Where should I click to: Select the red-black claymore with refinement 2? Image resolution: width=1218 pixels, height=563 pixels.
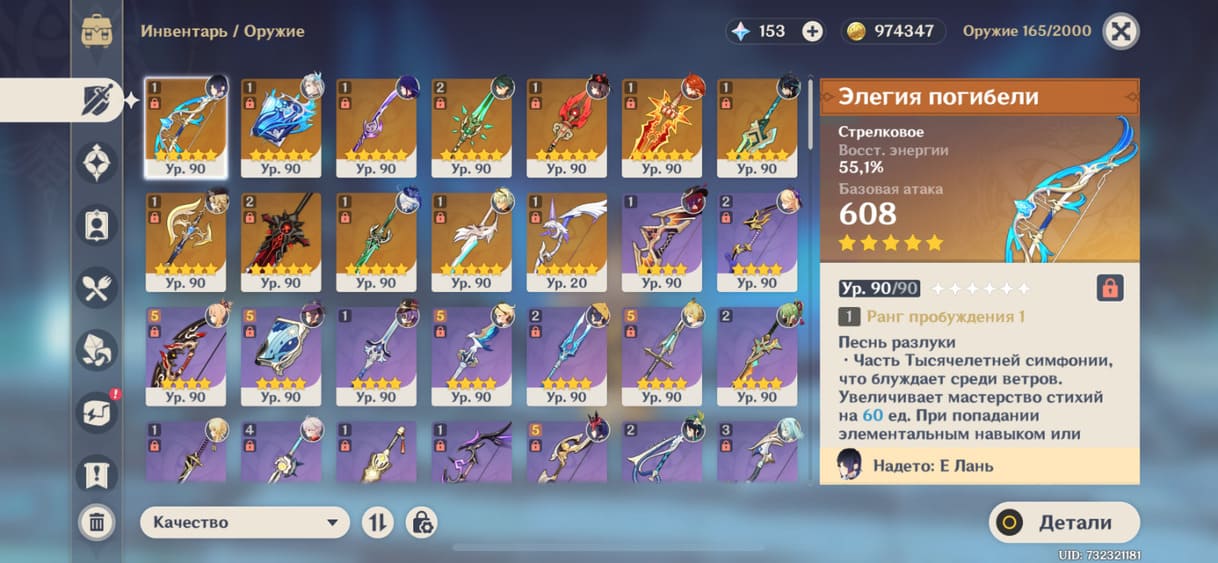(281, 241)
